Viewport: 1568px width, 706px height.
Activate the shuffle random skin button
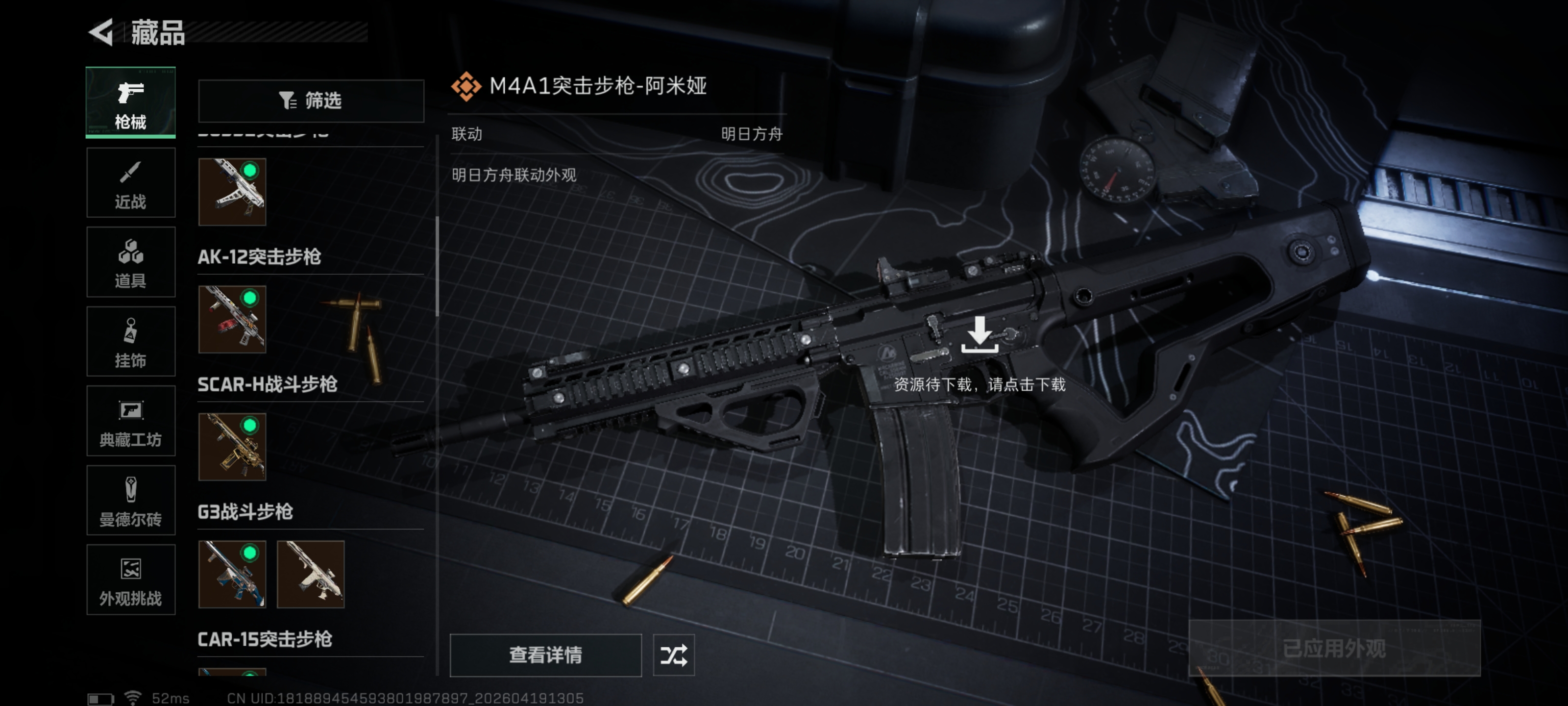[x=673, y=655]
